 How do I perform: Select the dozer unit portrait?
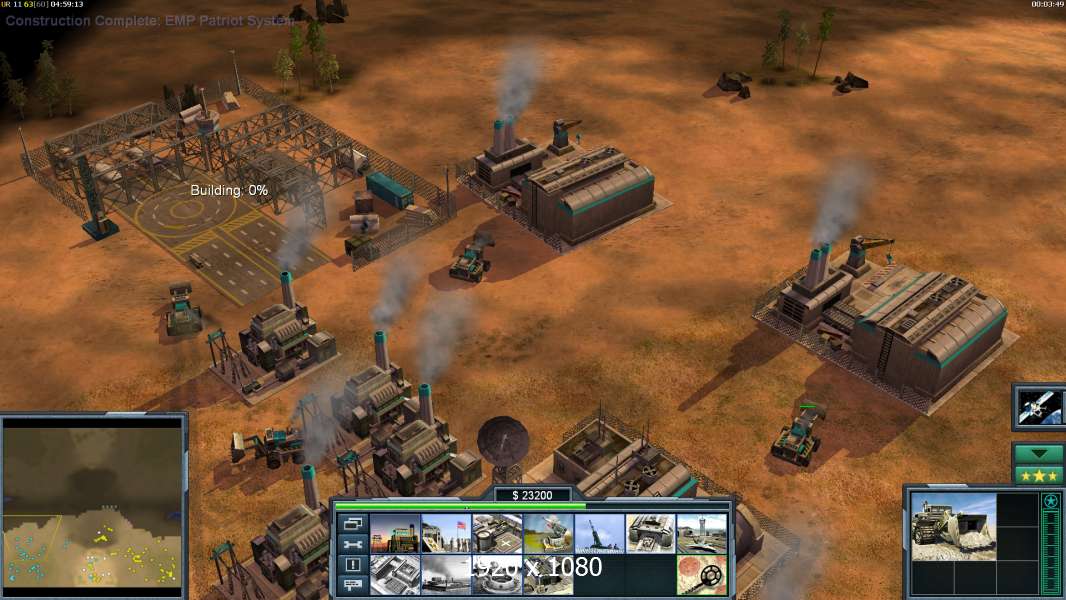tap(953, 526)
